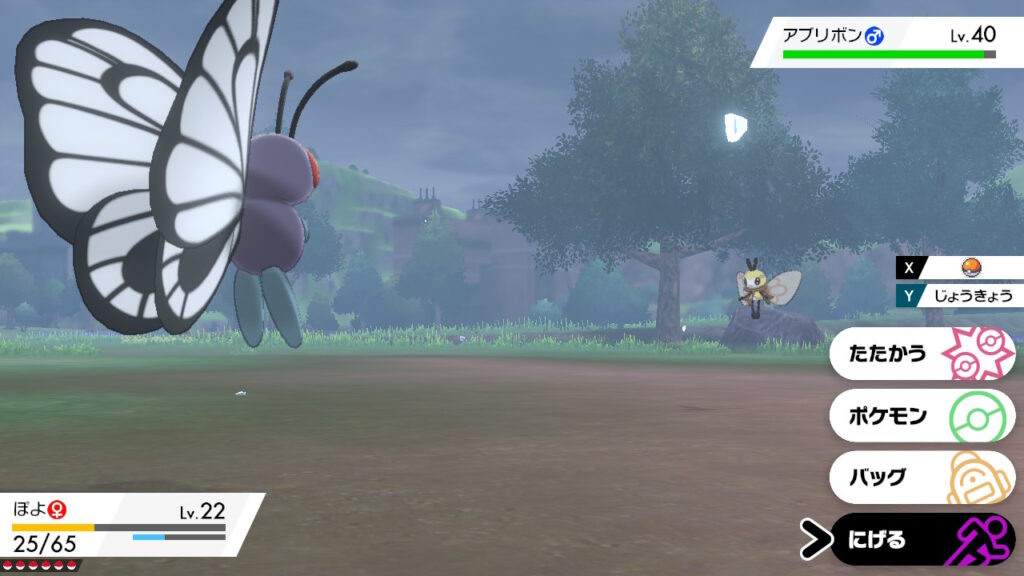Viewport: 1024px width, 576px height.
Task: Open the ポケモン party menu
Action: pyautogui.click(x=920, y=415)
